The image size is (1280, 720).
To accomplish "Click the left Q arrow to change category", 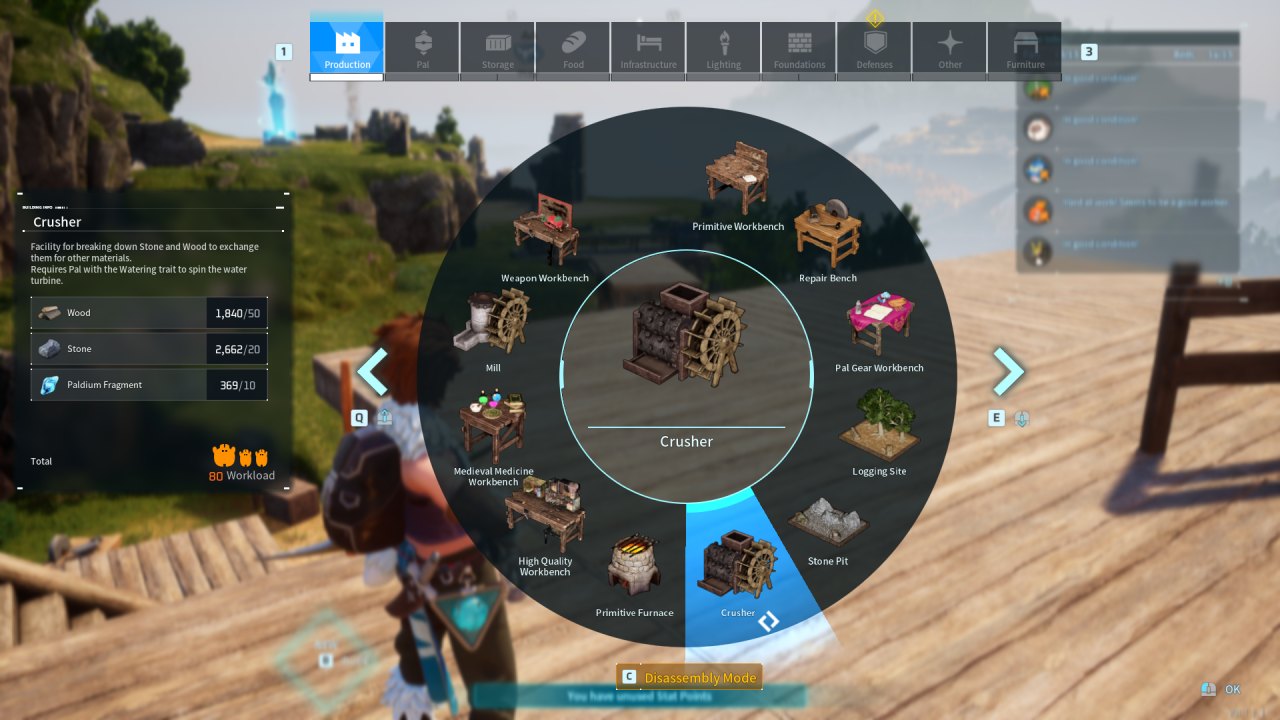I will point(372,370).
